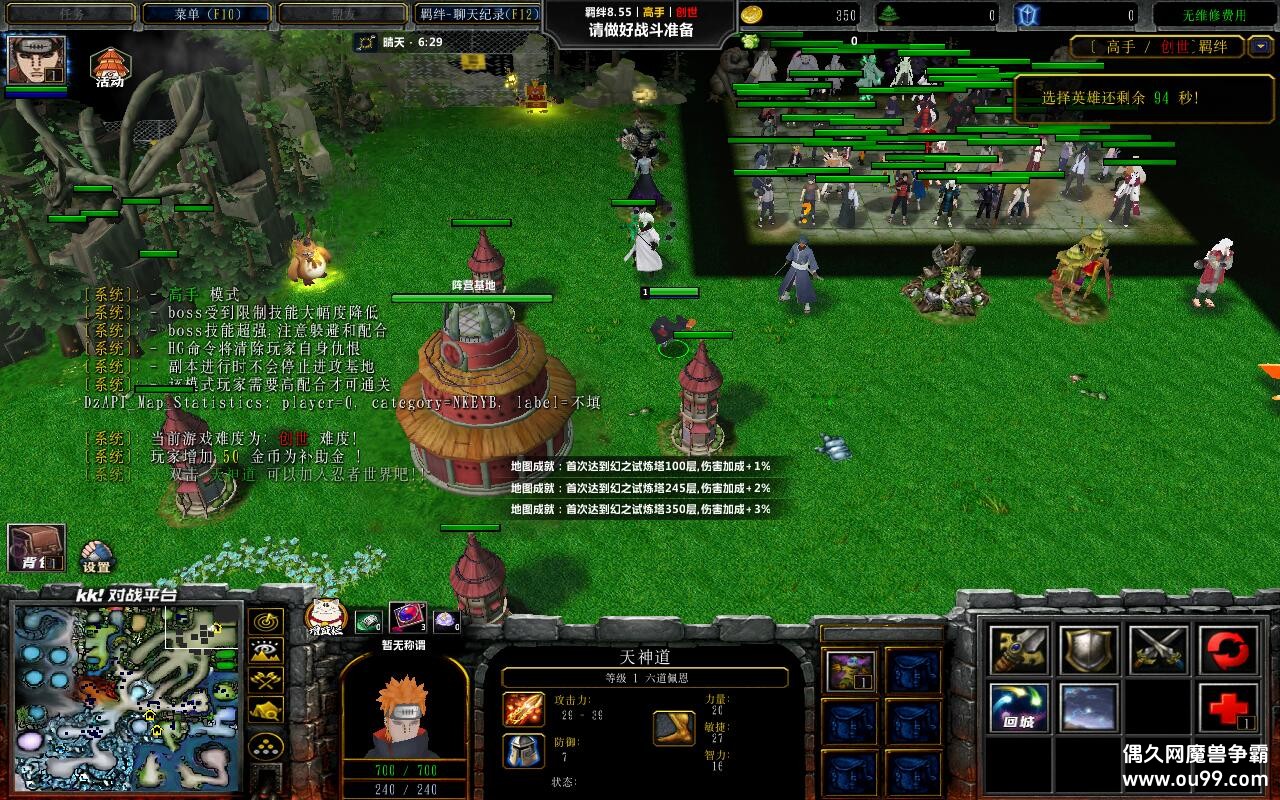Use the red cross hero skill button

tap(1229, 708)
